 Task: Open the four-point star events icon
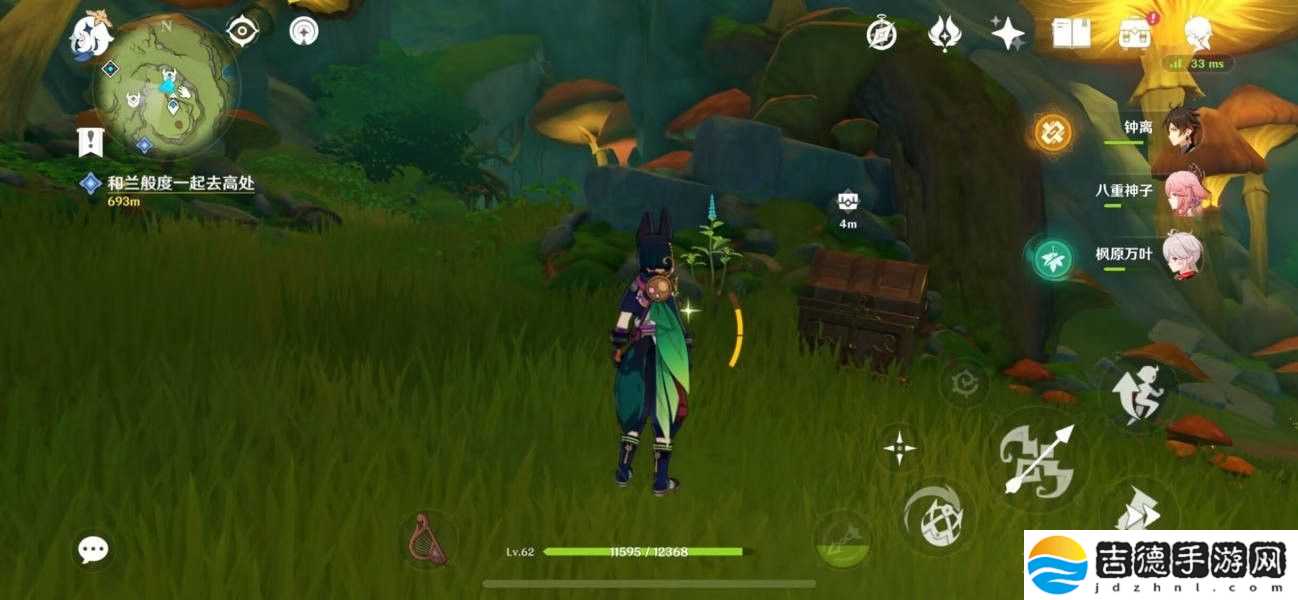(1007, 34)
